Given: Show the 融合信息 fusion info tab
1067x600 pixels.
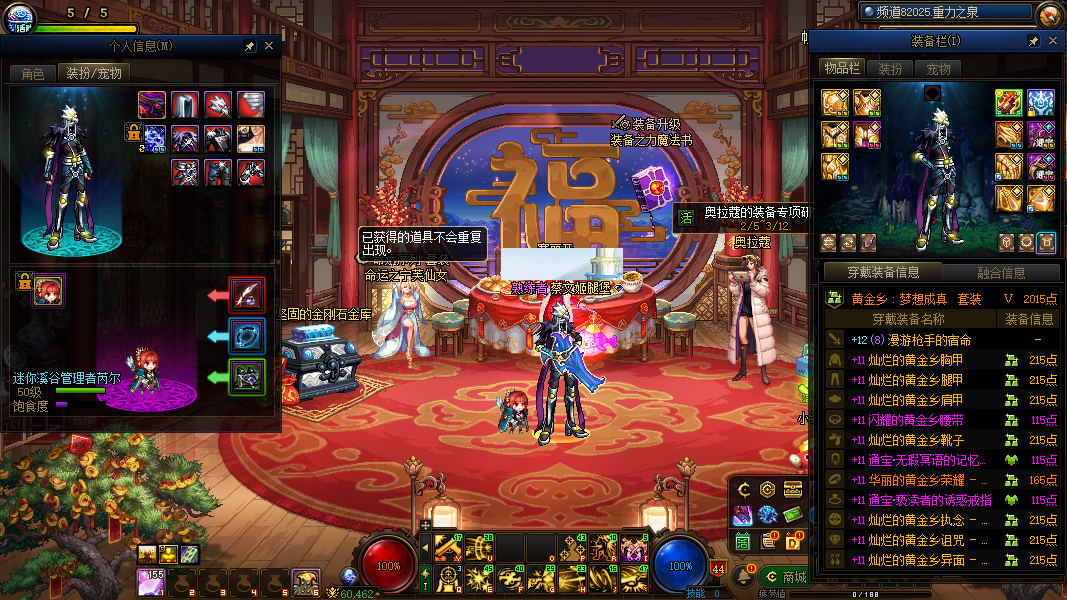Looking at the screenshot, I should [999, 272].
